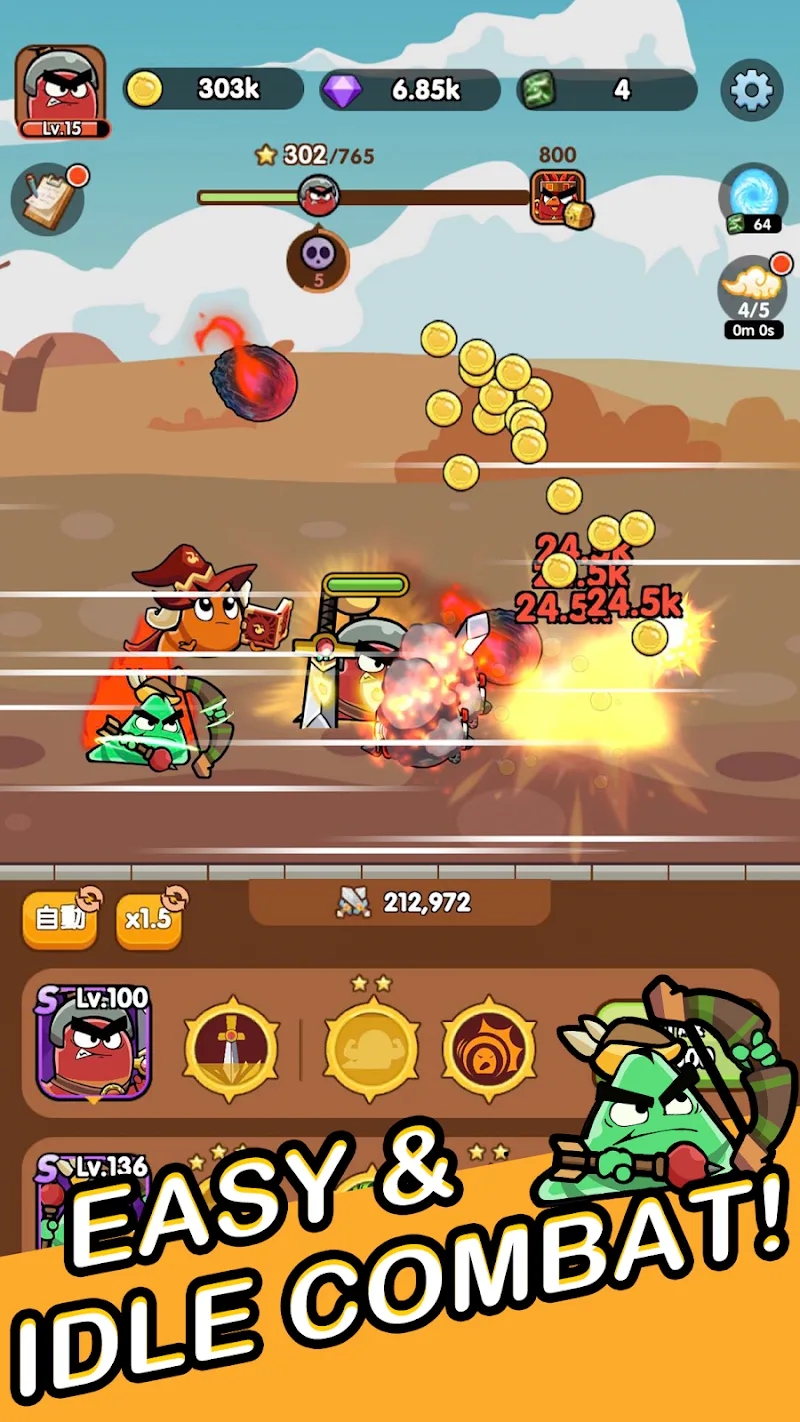Change the x1.5 battle speed

(x=150, y=918)
